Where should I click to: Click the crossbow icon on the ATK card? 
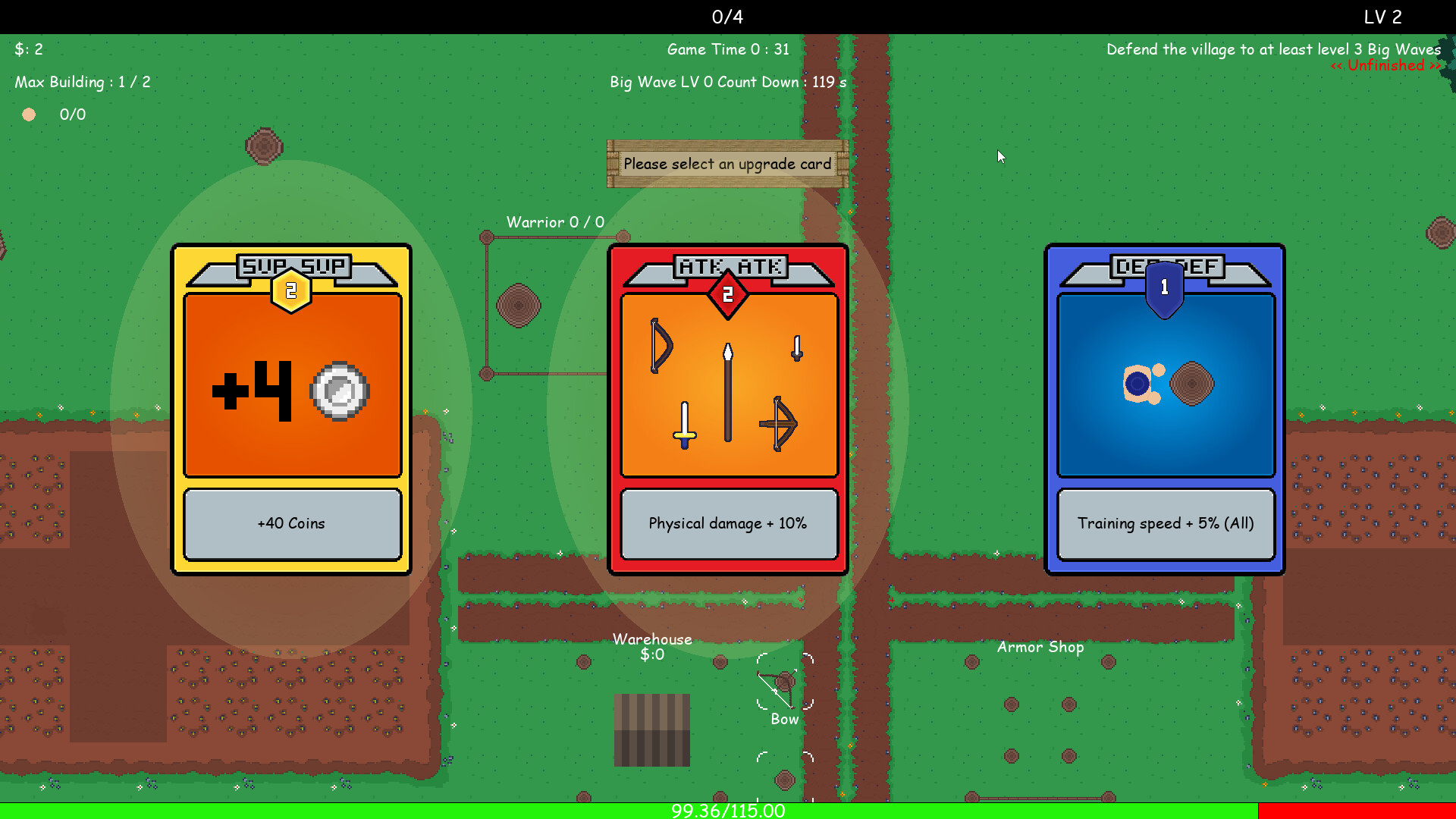click(780, 425)
